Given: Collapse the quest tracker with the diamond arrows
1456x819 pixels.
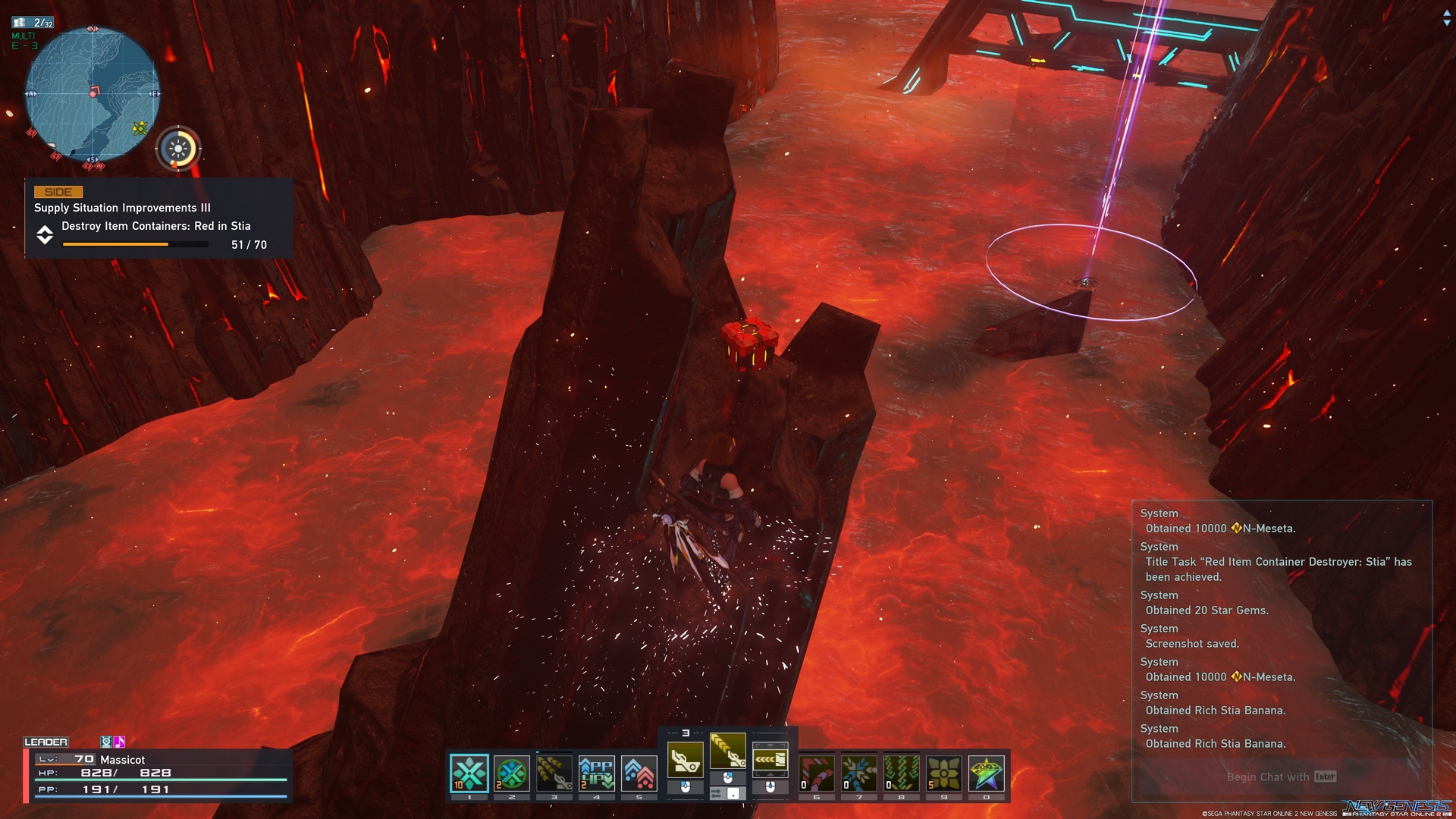Looking at the screenshot, I should (x=44, y=235).
